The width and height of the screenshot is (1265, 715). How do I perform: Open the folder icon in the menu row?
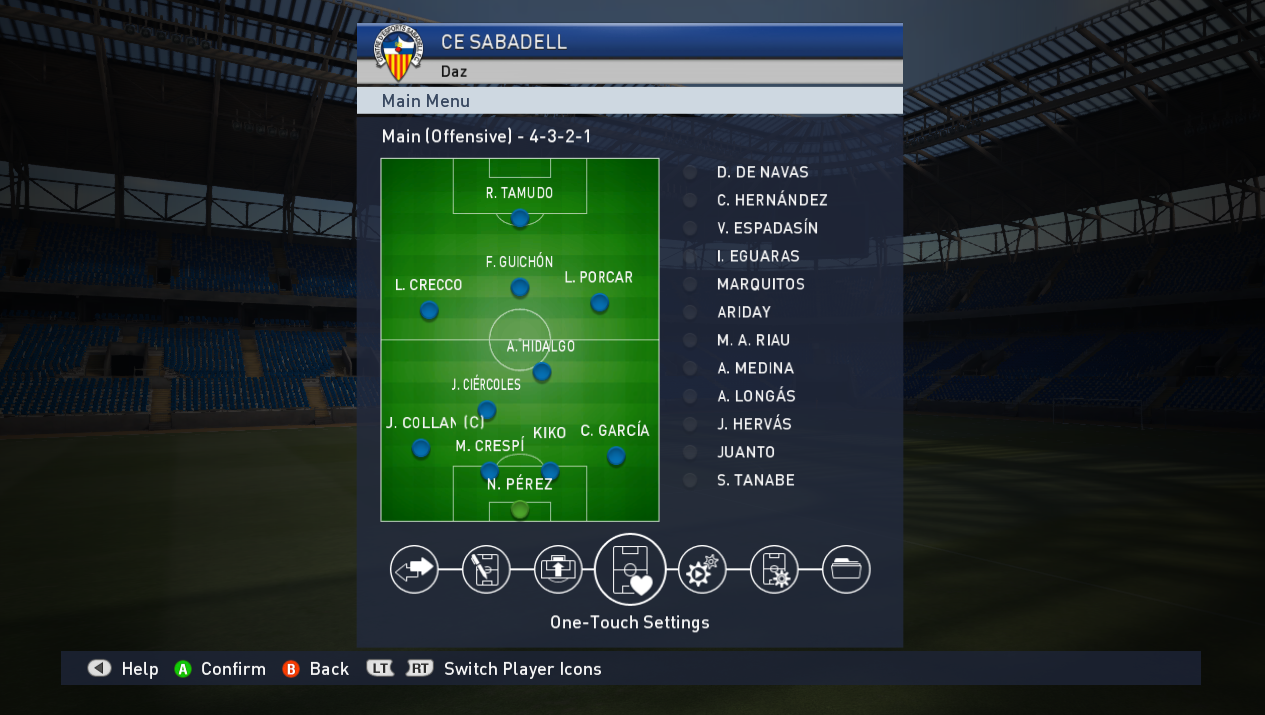point(846,569)
